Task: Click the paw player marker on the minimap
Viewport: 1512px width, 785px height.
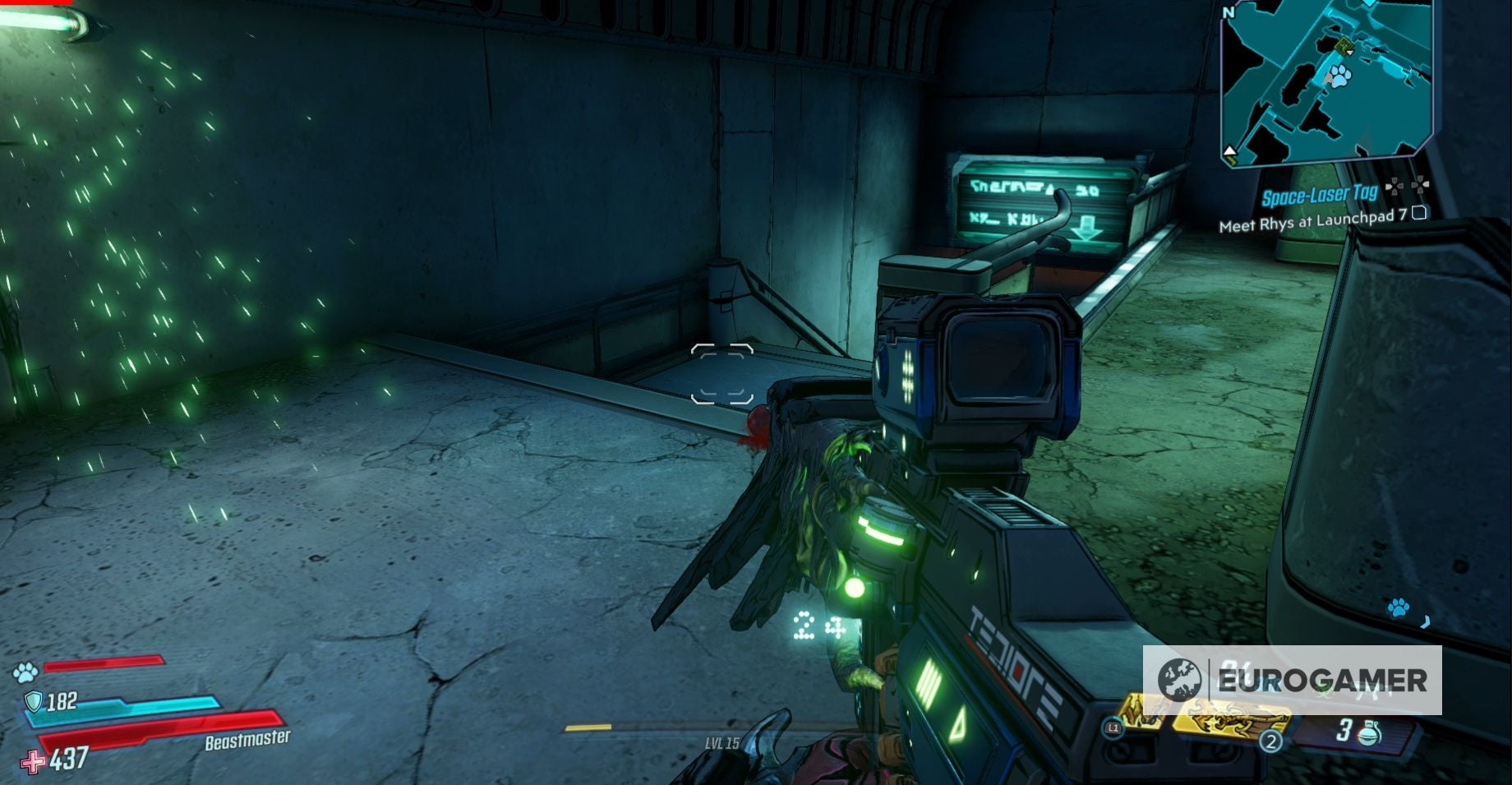Action: (1339, 76)
